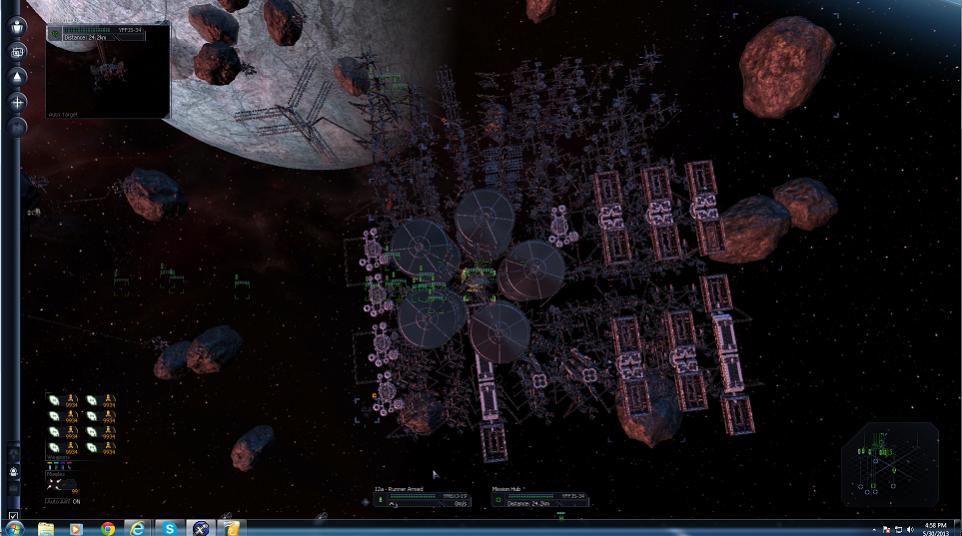Screen dimensions: 962x536
Task: Select the Runner Armed ship status bar
Action: click(x=421, y=497)
